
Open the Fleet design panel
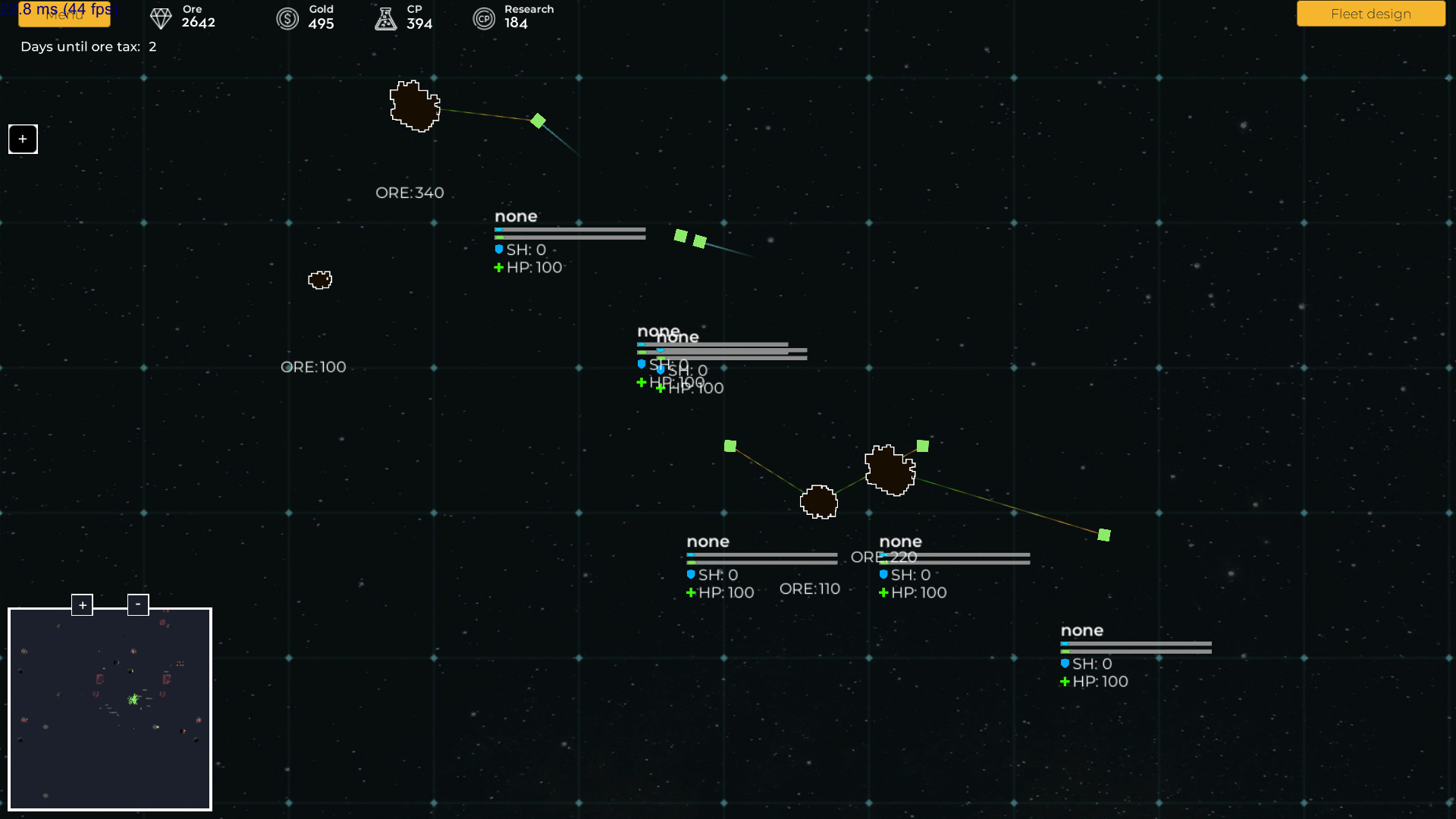1370,14
